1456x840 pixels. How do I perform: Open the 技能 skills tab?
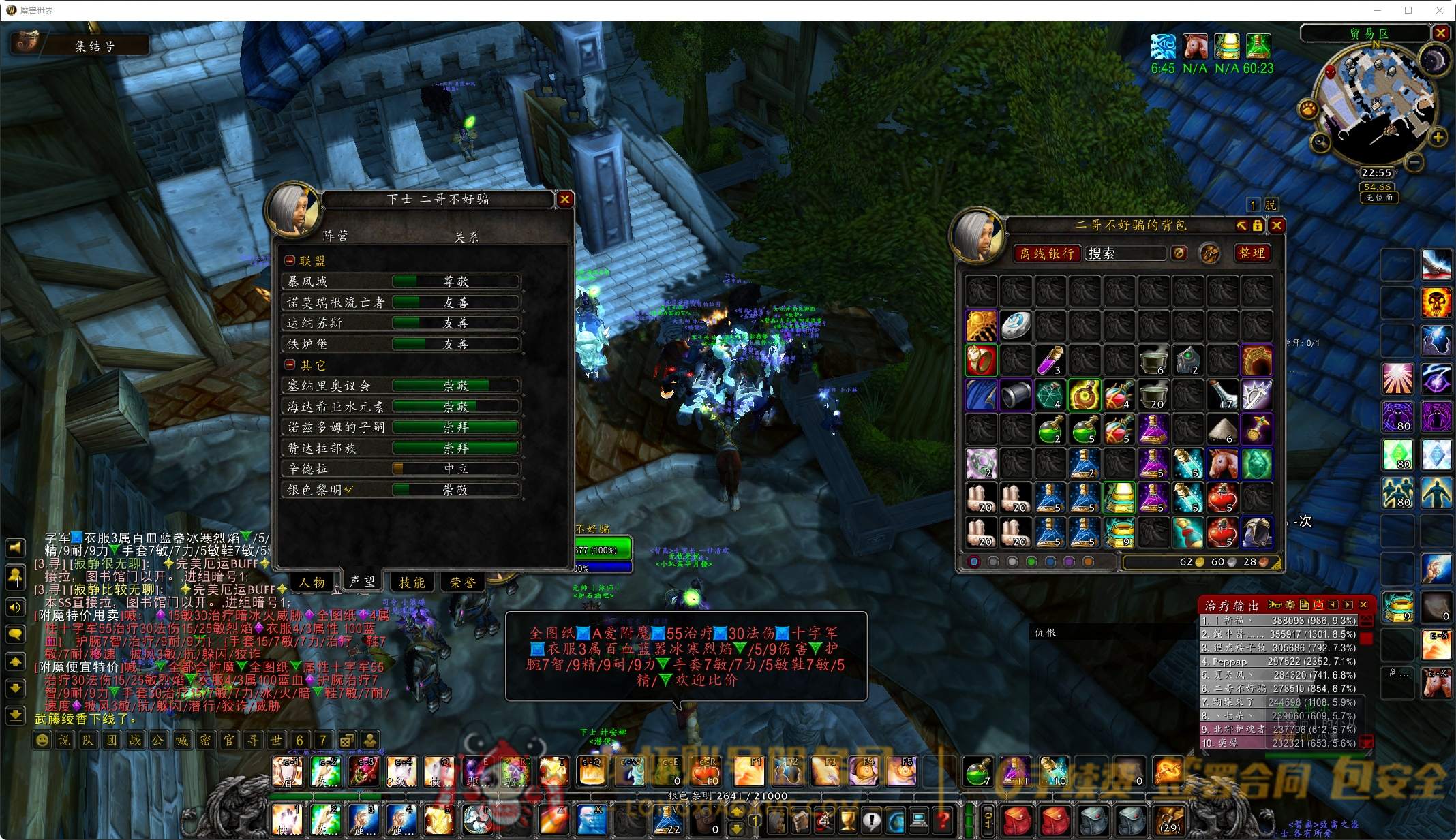click(x=412, y=582)
